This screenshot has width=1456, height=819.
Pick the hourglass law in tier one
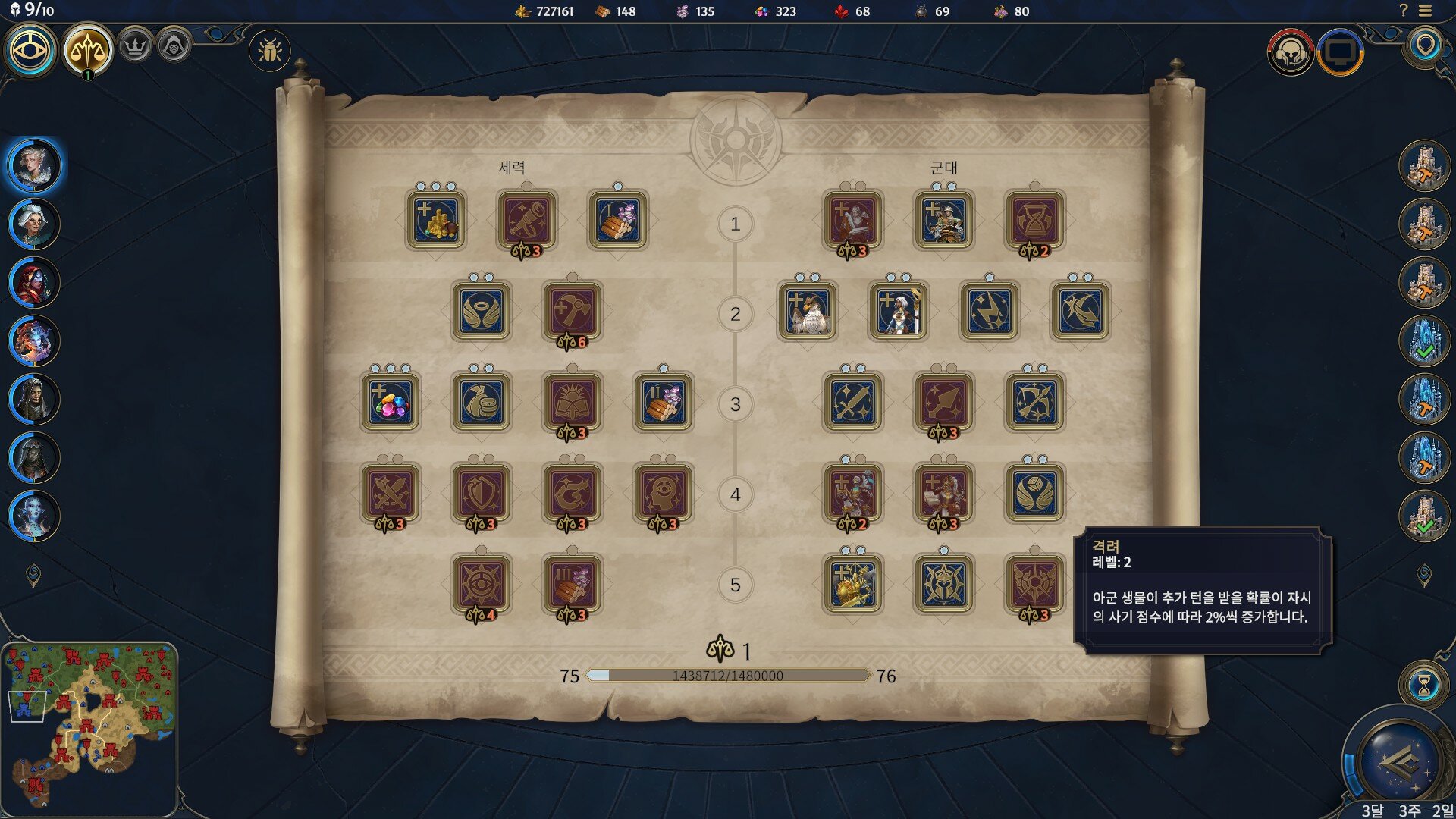1035,220
